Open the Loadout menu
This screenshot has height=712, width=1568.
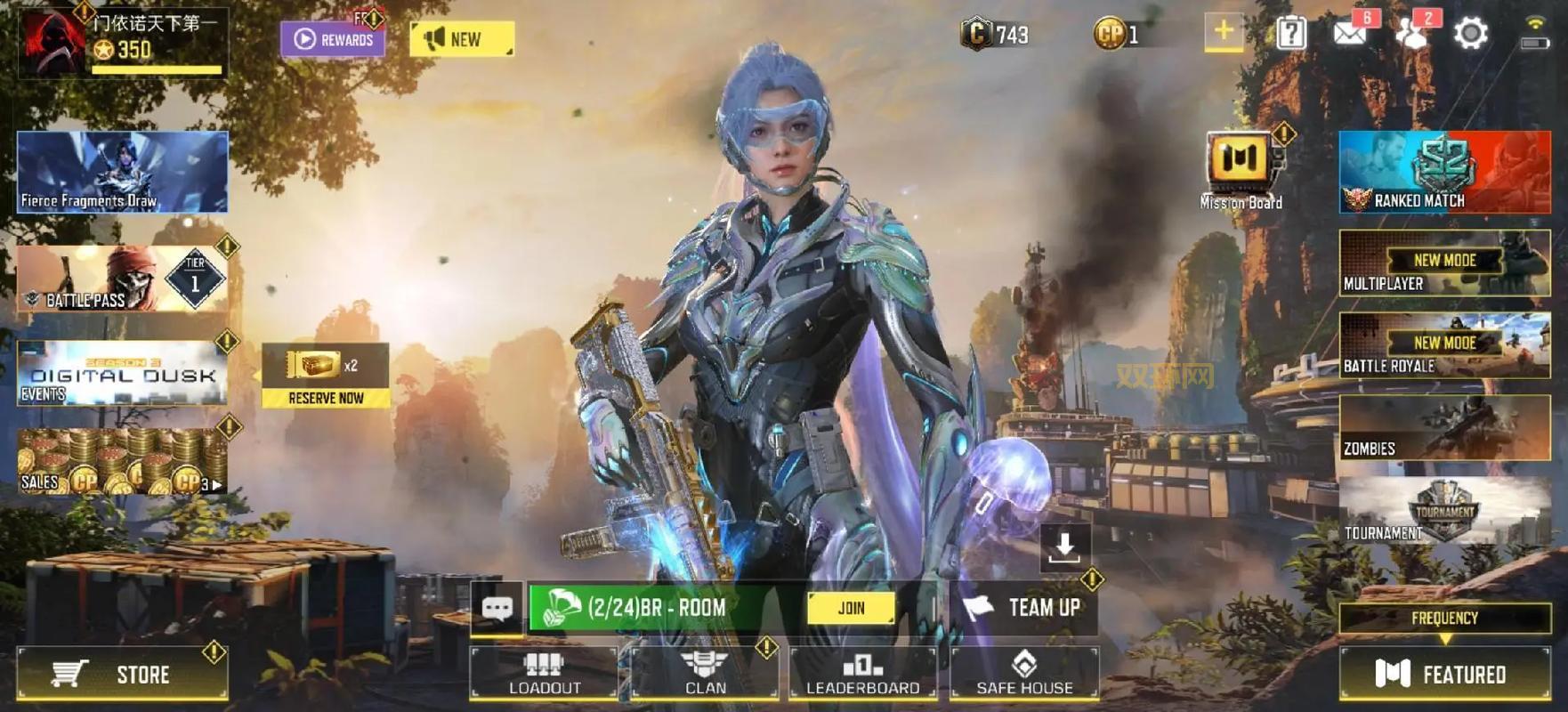click(x=544, y=673)
